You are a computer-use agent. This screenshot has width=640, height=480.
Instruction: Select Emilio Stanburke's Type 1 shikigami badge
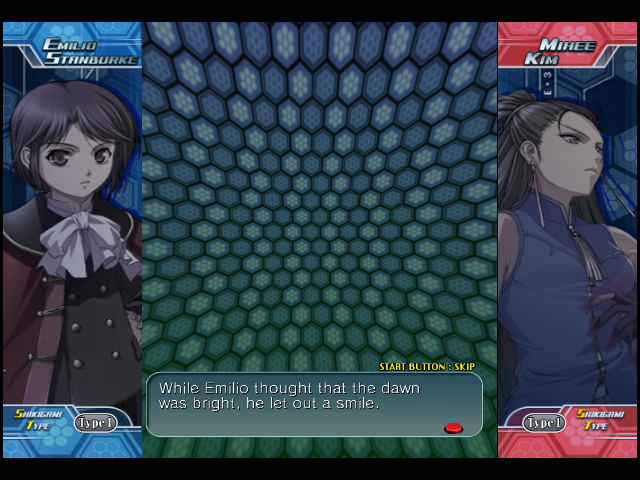pyautogui.click(x=95, y=423)
